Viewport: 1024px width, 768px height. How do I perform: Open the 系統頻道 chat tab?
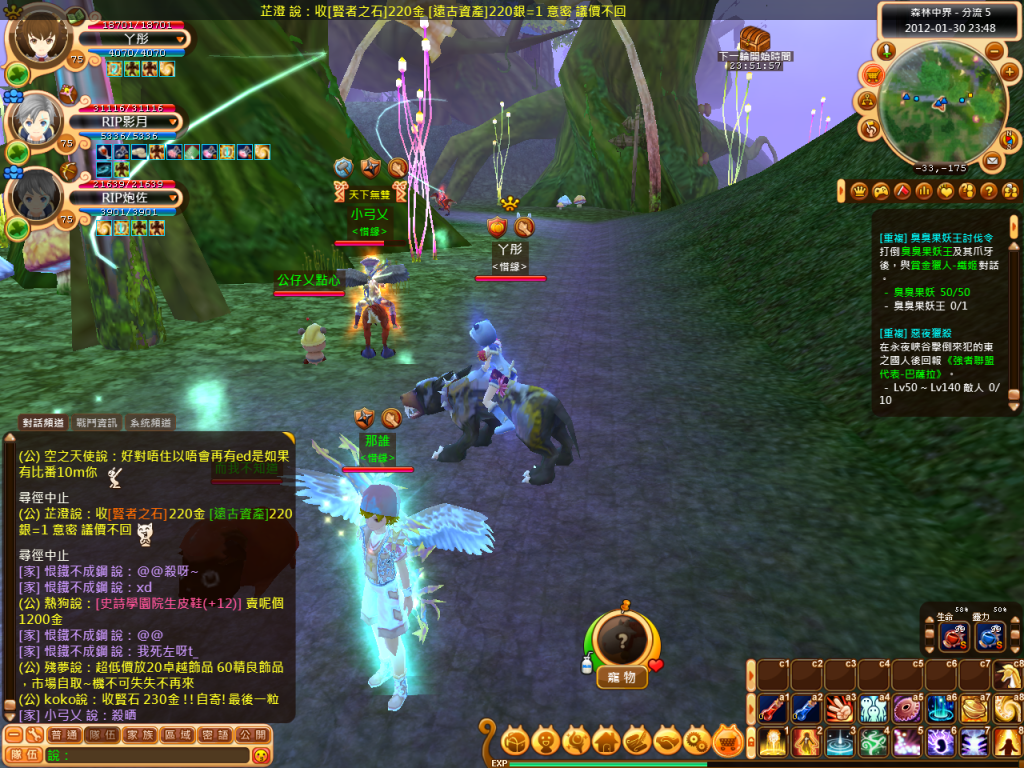(151, 423)
